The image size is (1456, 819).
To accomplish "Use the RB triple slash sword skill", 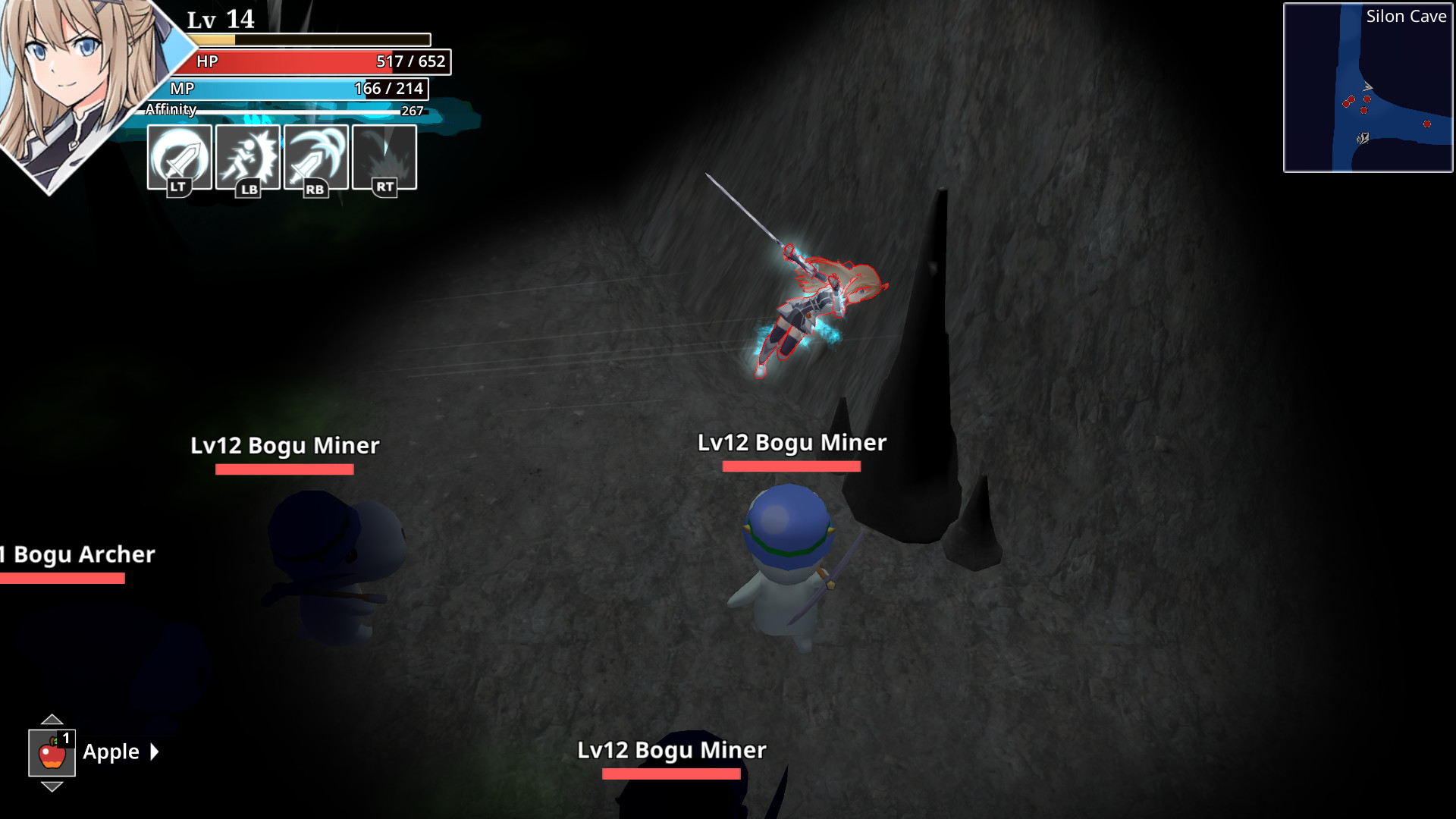I will point(315,157).
